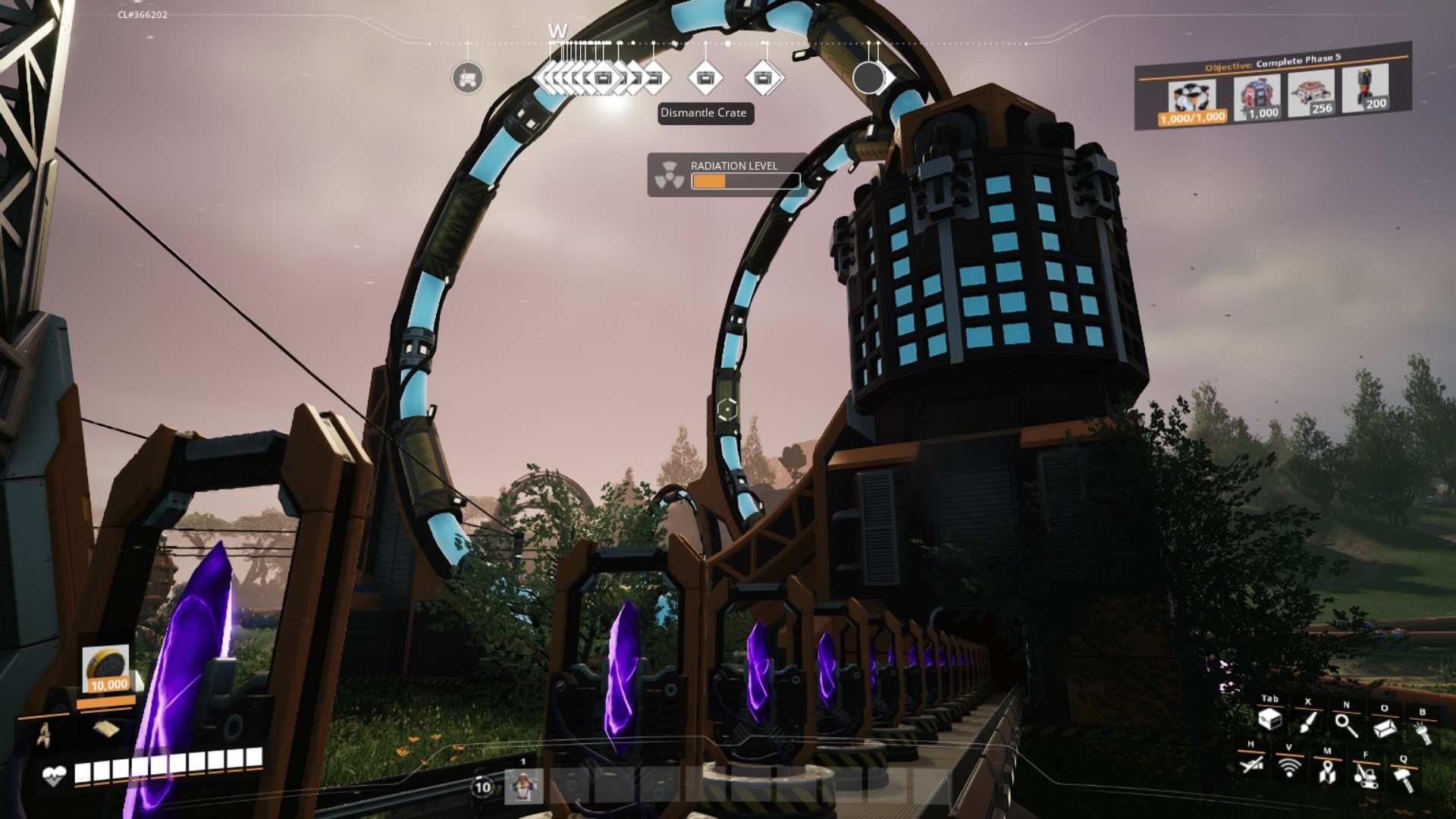Click the tractor vehicle compass marker
This screenshot has height=819, width=1456.
467,78
